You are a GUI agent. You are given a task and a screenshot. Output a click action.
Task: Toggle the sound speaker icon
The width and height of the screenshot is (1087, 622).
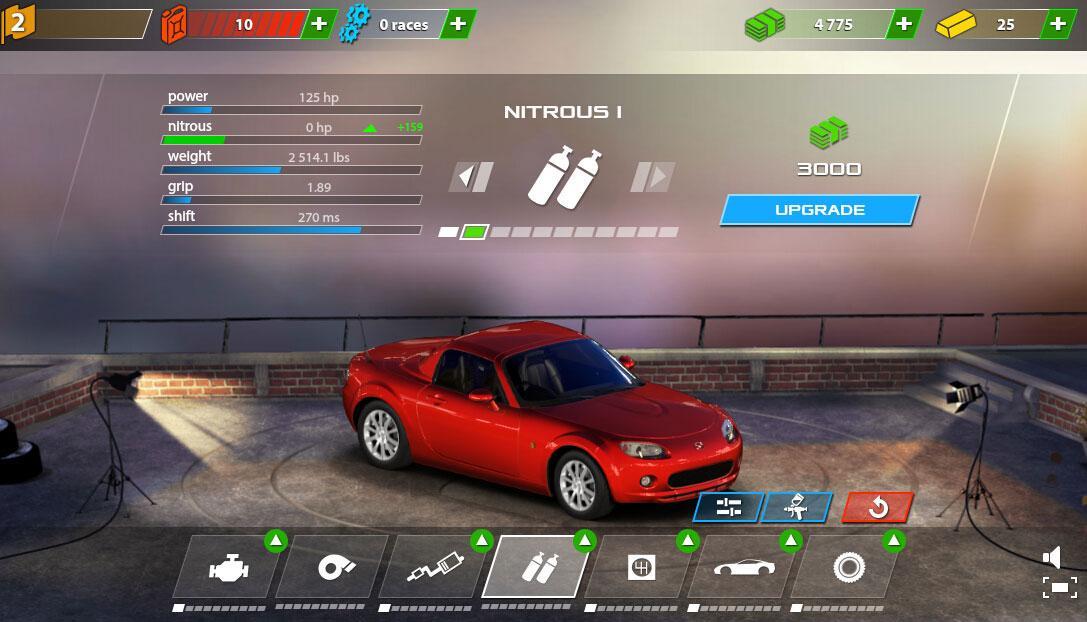point(1052,557)
